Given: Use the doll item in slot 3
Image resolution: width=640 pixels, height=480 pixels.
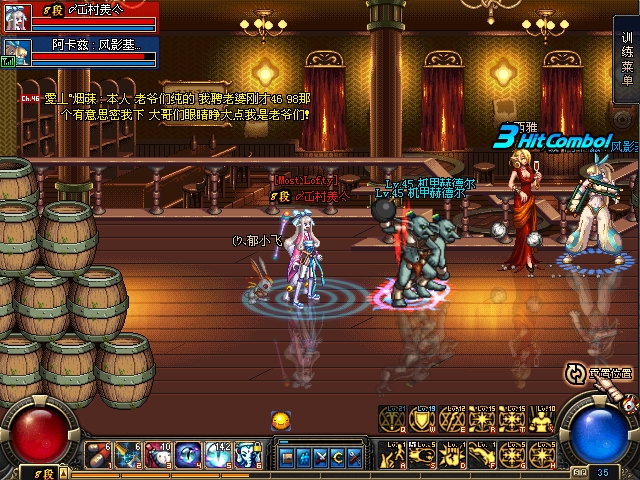Looking at the screenshot, I should (159, 455).
